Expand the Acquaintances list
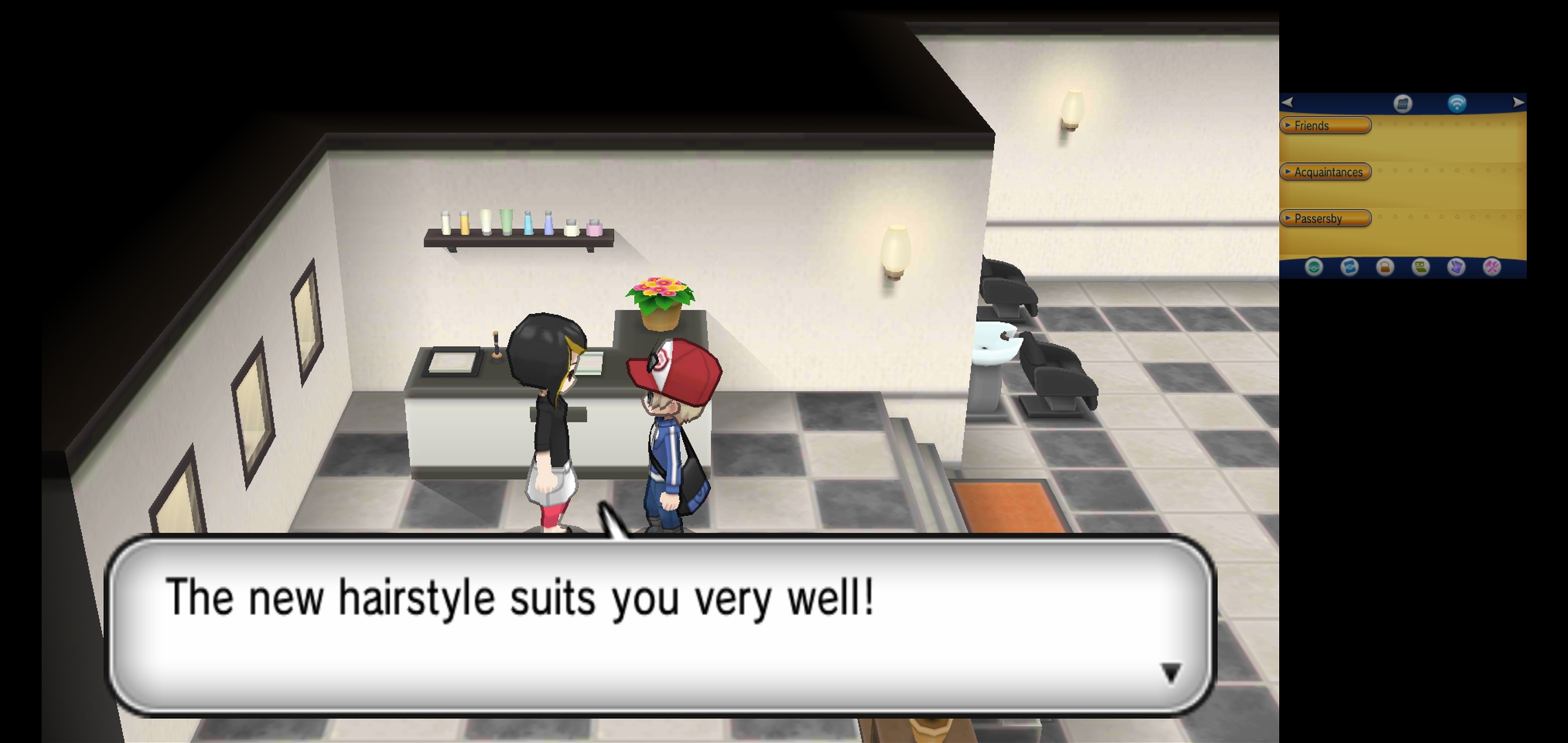 [1325, 172]
